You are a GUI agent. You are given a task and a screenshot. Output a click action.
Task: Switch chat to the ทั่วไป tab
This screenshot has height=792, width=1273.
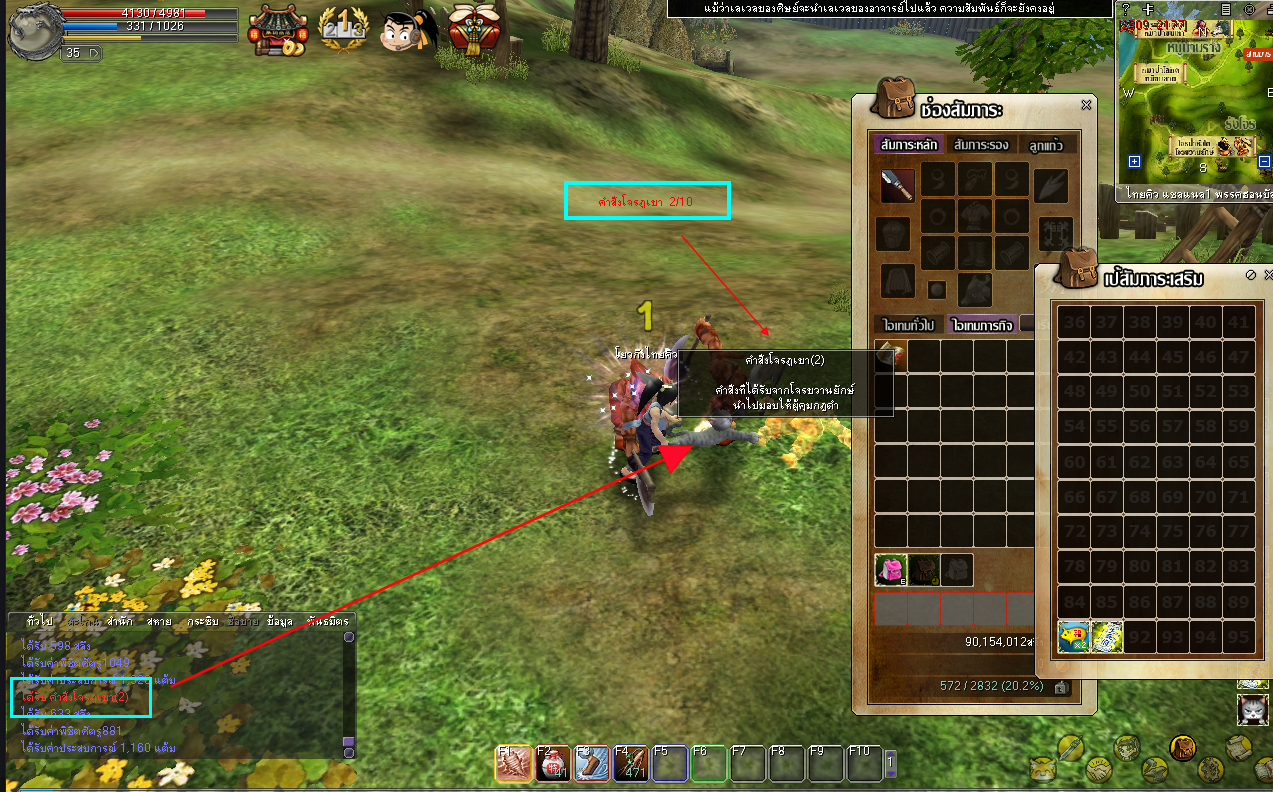[x=41, y=621]
